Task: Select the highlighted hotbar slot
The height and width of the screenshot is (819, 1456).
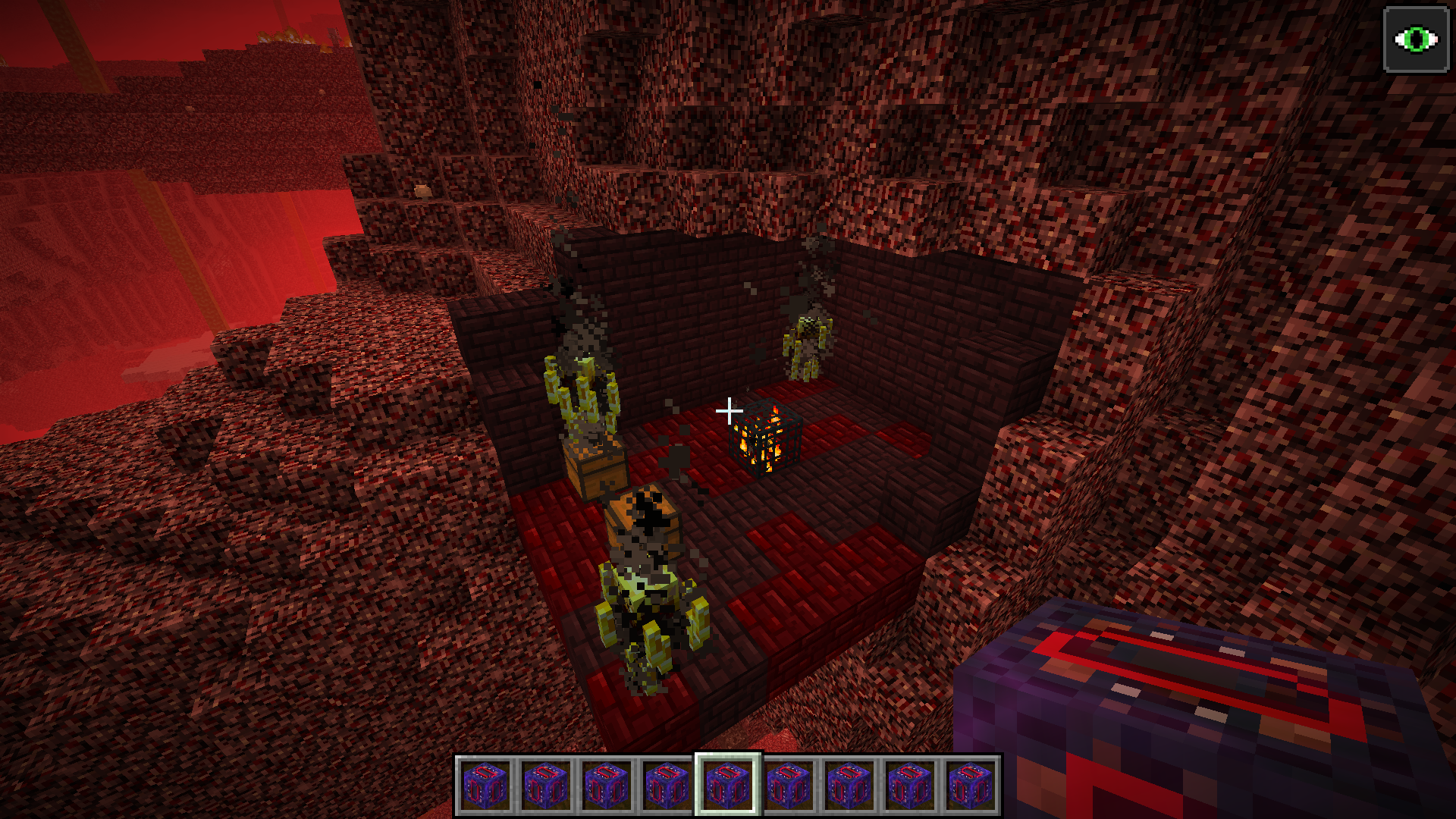Action: [728, 785]
